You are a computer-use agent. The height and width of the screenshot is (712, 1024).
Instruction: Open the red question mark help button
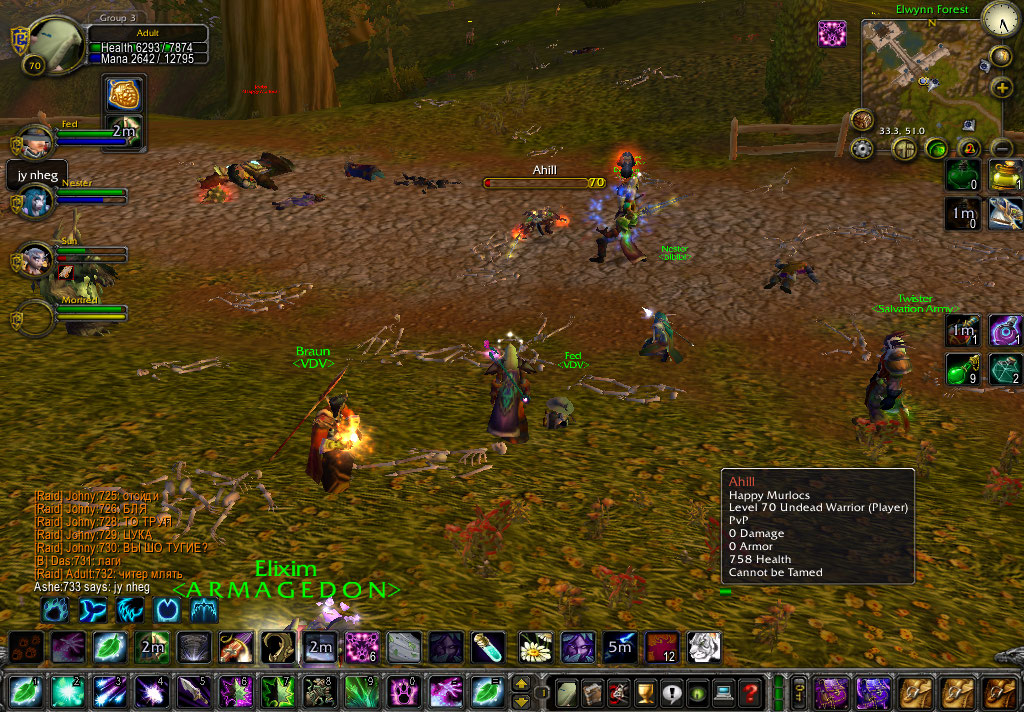pos(750,692)
